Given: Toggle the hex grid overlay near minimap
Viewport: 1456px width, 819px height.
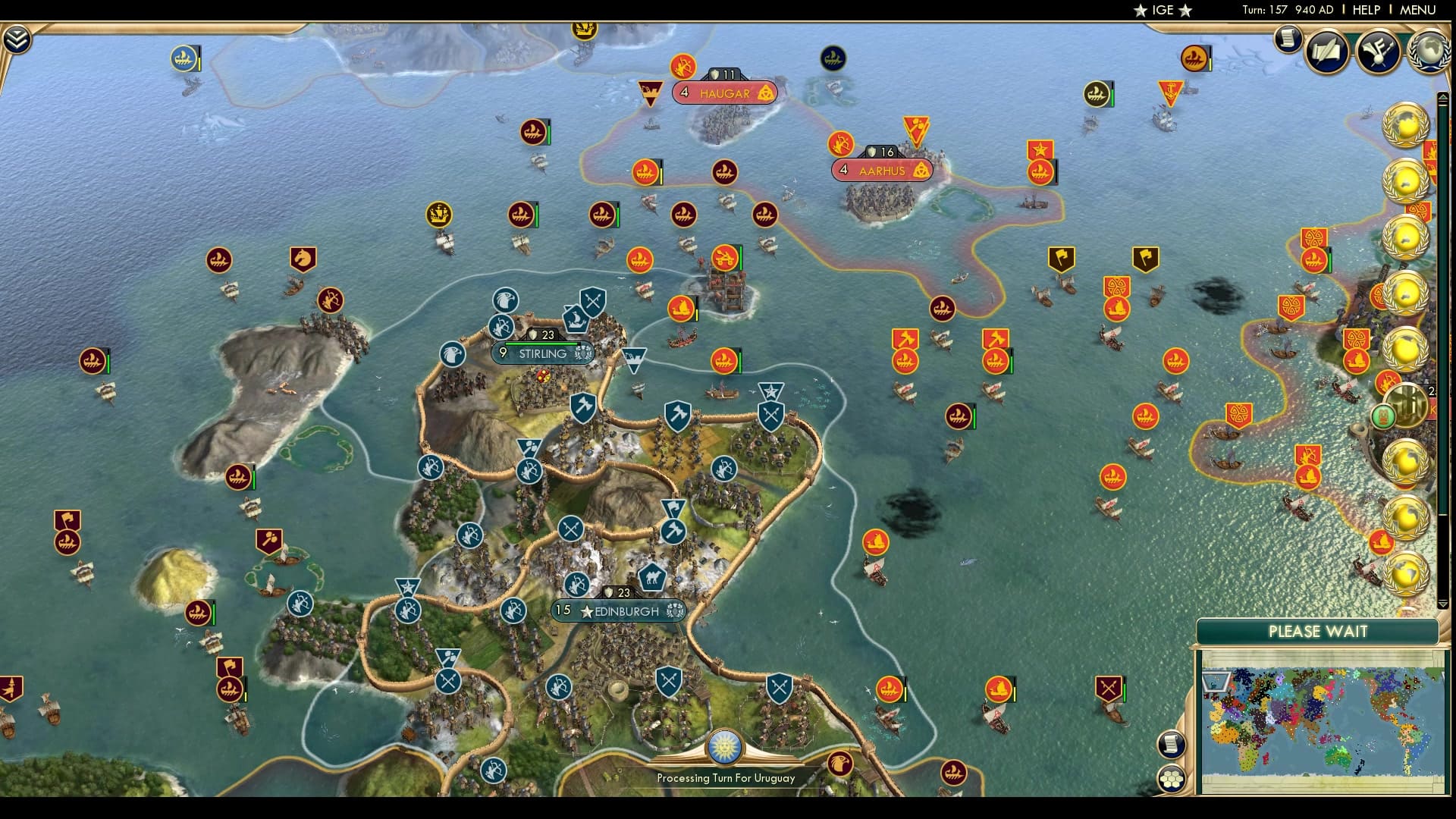Looking at the screenshot, I should pos(1172,777).
